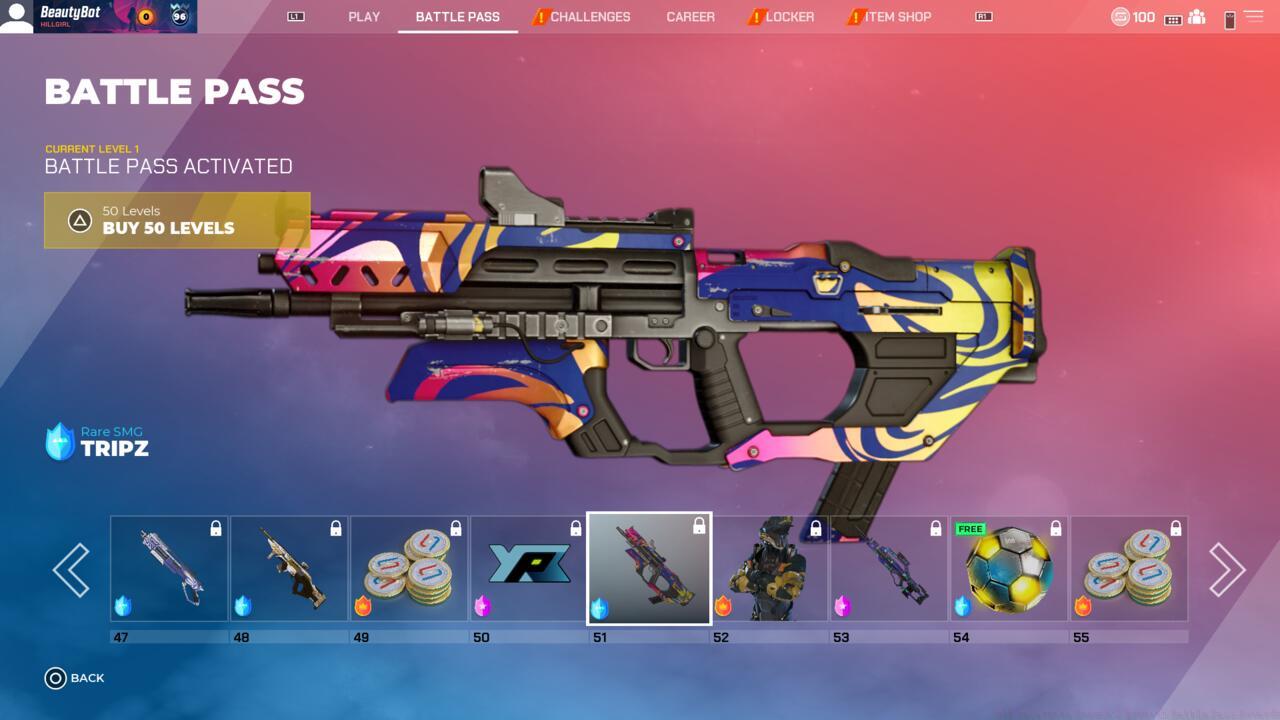Open the hamburger main menu
1280x720 pixels.
[x=1253, y=17]
